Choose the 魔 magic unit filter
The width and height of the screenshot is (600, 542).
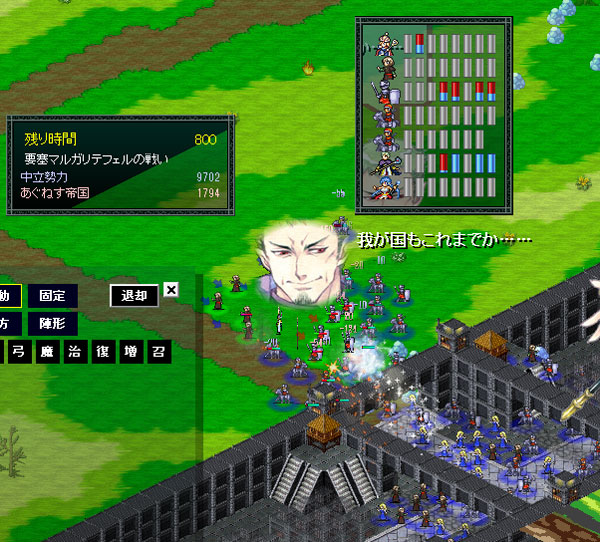[46, 352]
